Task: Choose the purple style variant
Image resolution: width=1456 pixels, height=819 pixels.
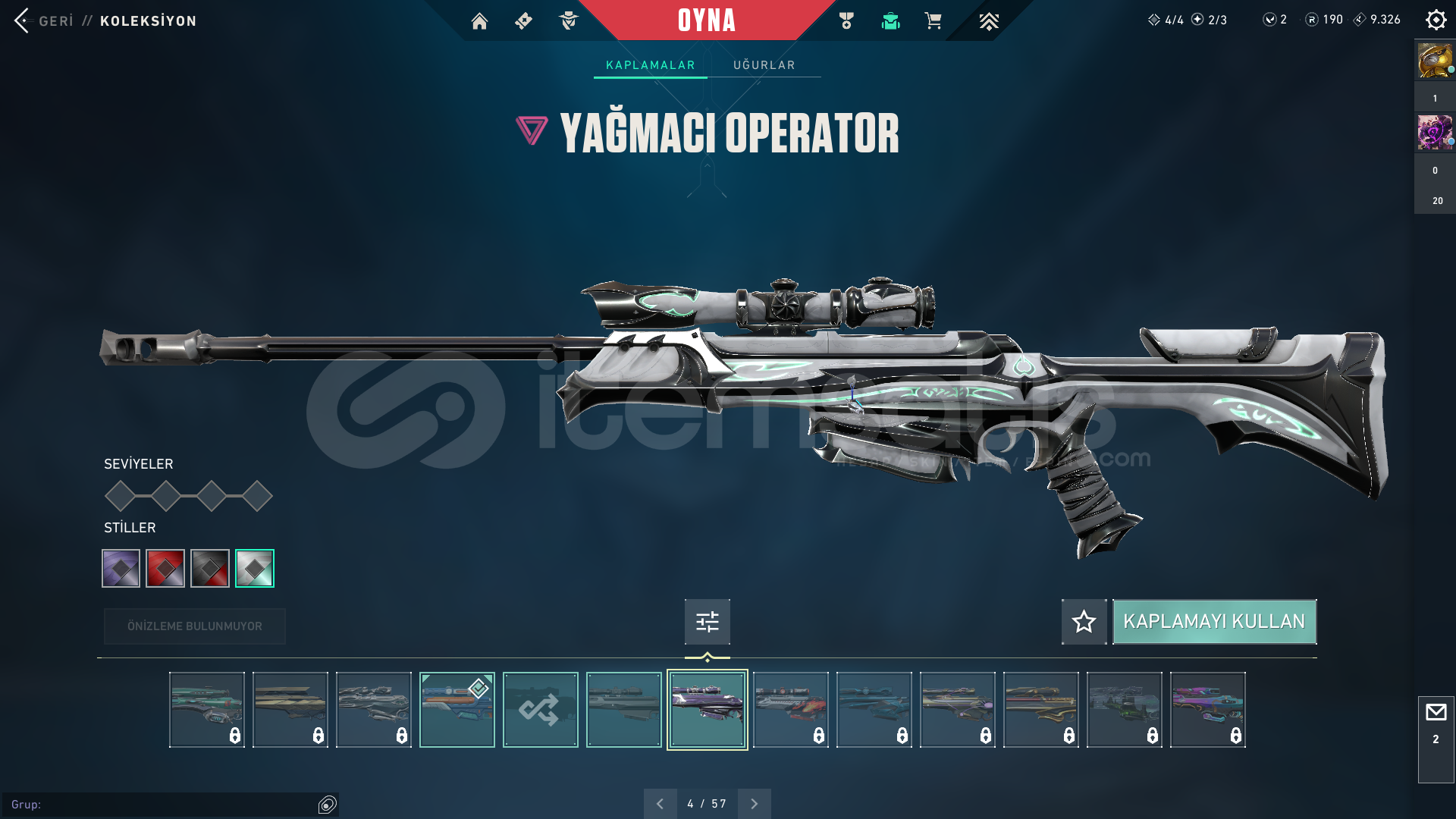Action: tap(121, 568)
